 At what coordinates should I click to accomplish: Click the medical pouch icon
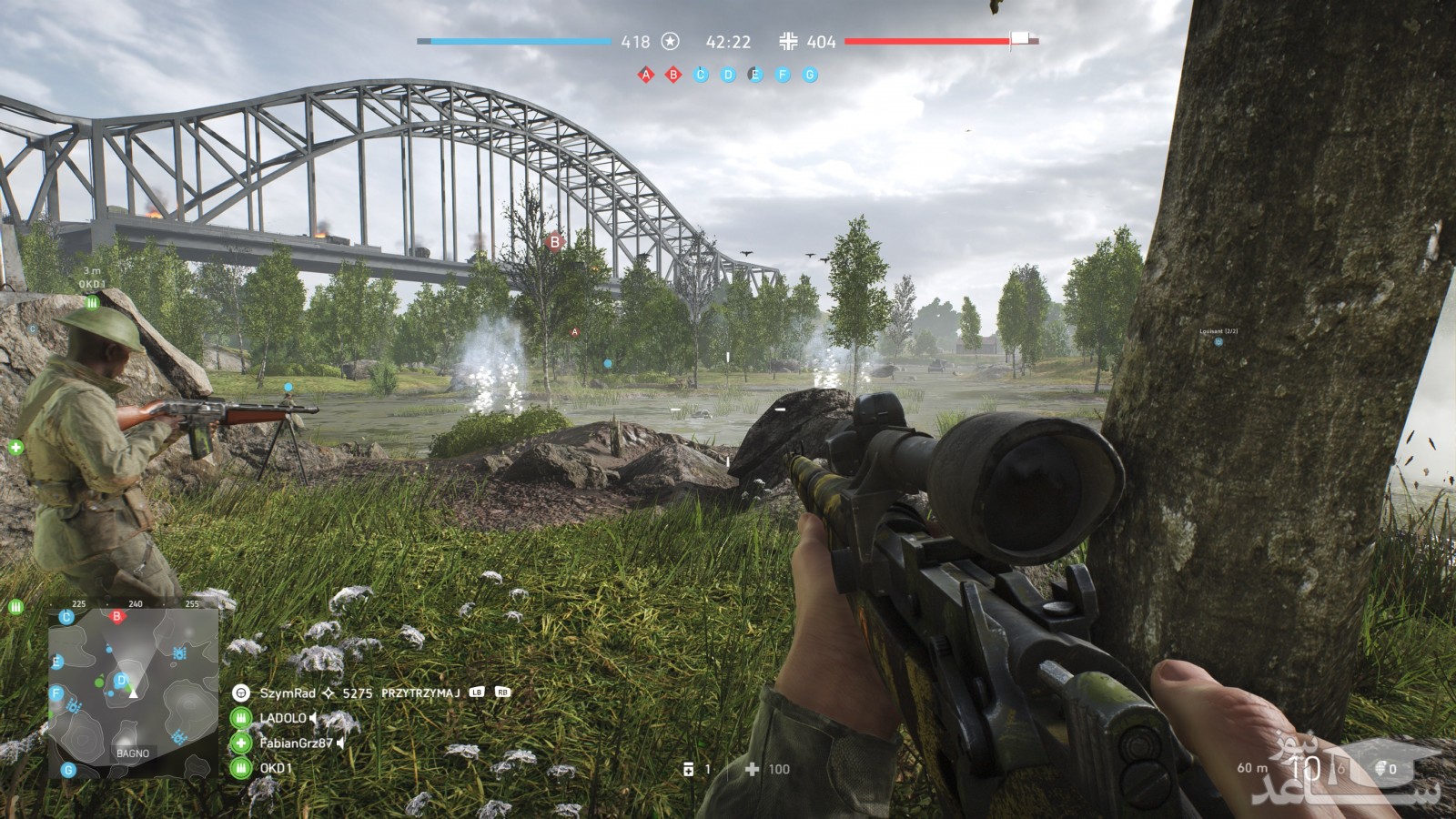tap(752, 769)
